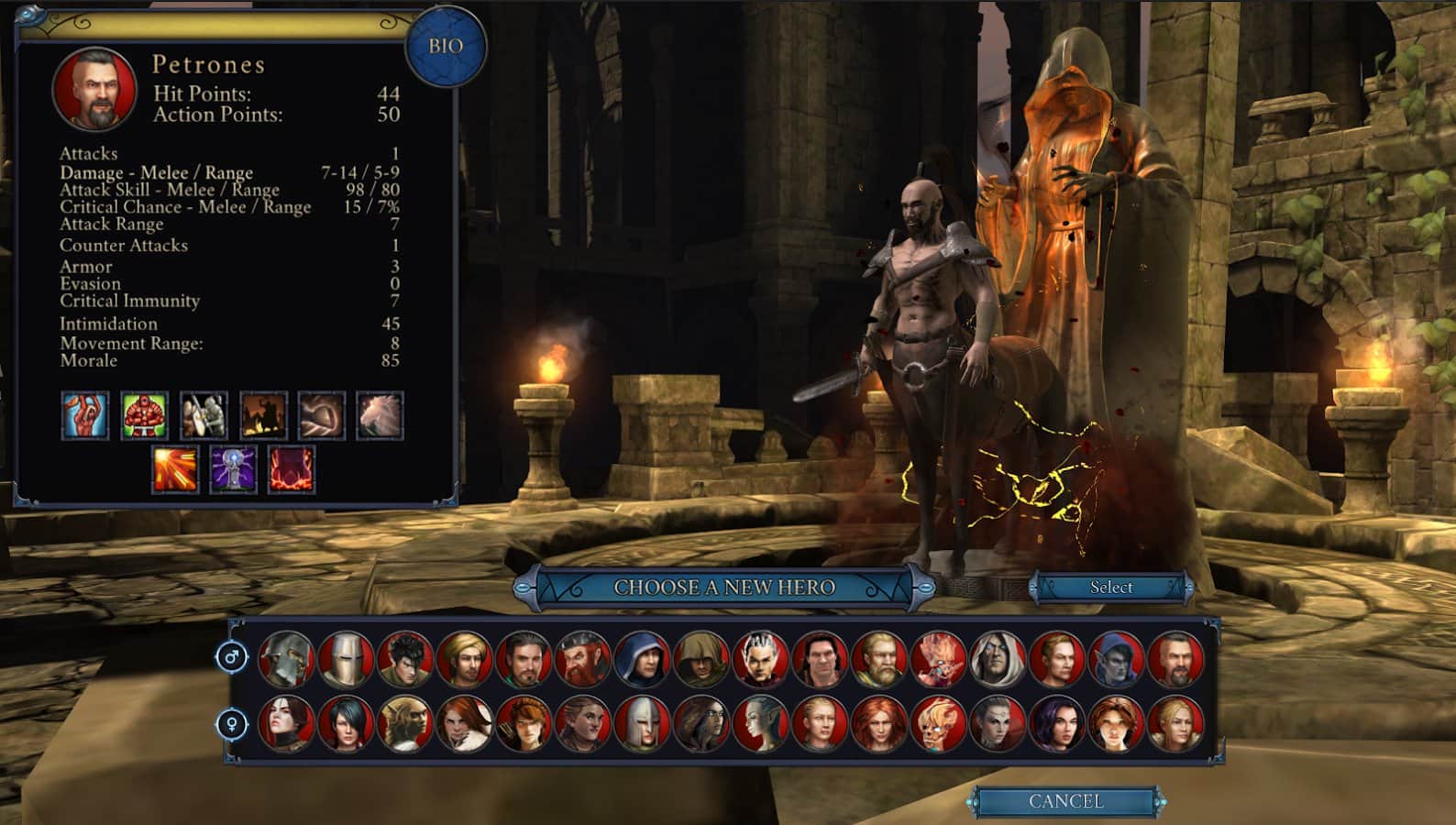This screenshot has height=825, width=1456.
Task: Click Petrones' portrait in the stats panel
Action: (94, 89)
